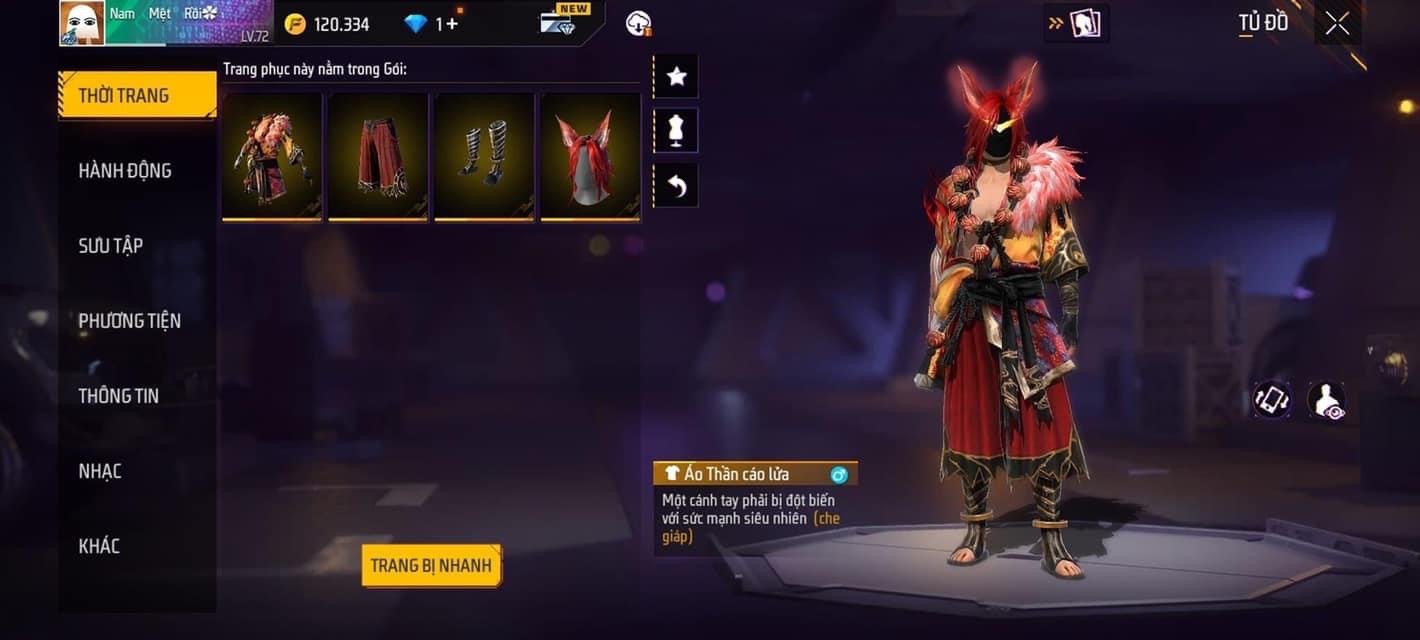Select the fire fox top thumbnail
The width and height of the screenshot is (1420, 640).
click(x=272, y=156)
